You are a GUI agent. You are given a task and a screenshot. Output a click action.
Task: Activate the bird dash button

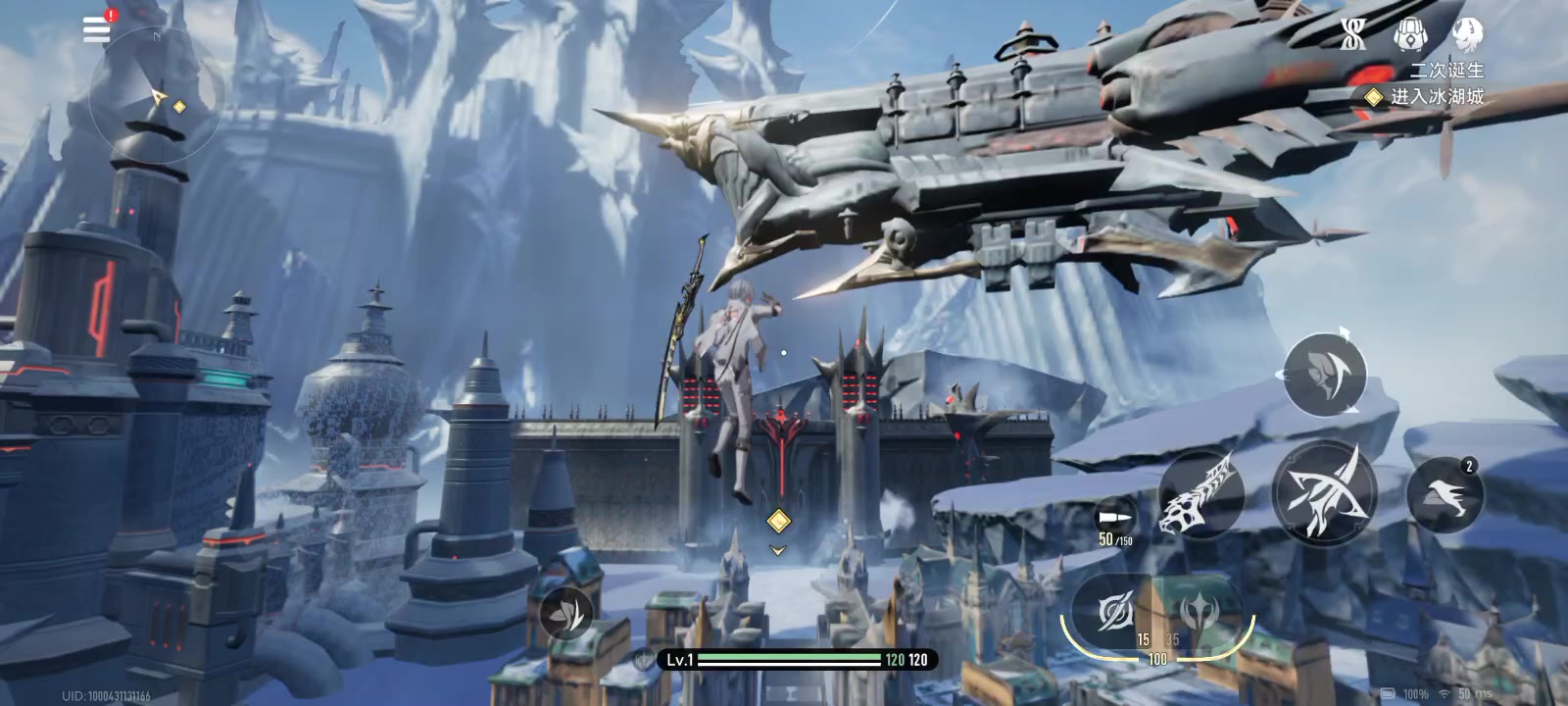point(1445,495)
